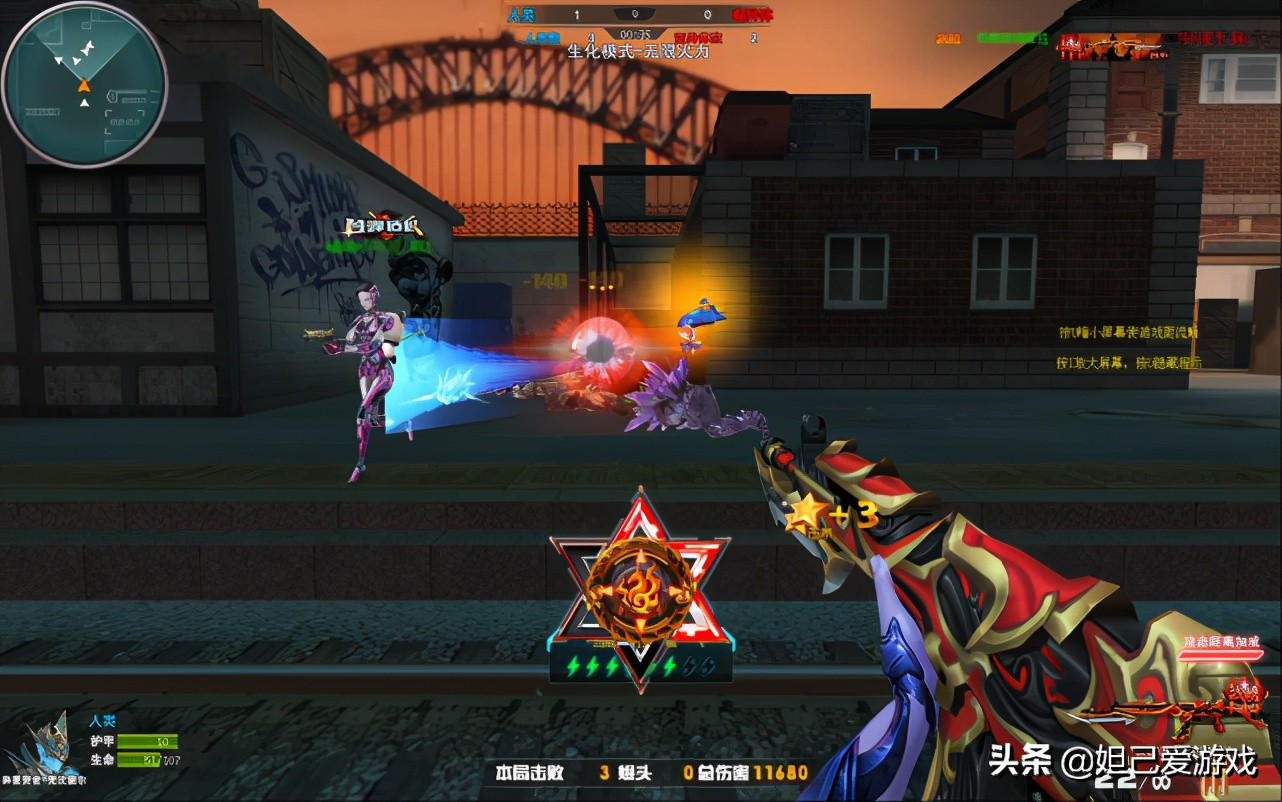Click the circular radar minimap
This screenshot has width=1282, height=802.
(x=85, y=83)
